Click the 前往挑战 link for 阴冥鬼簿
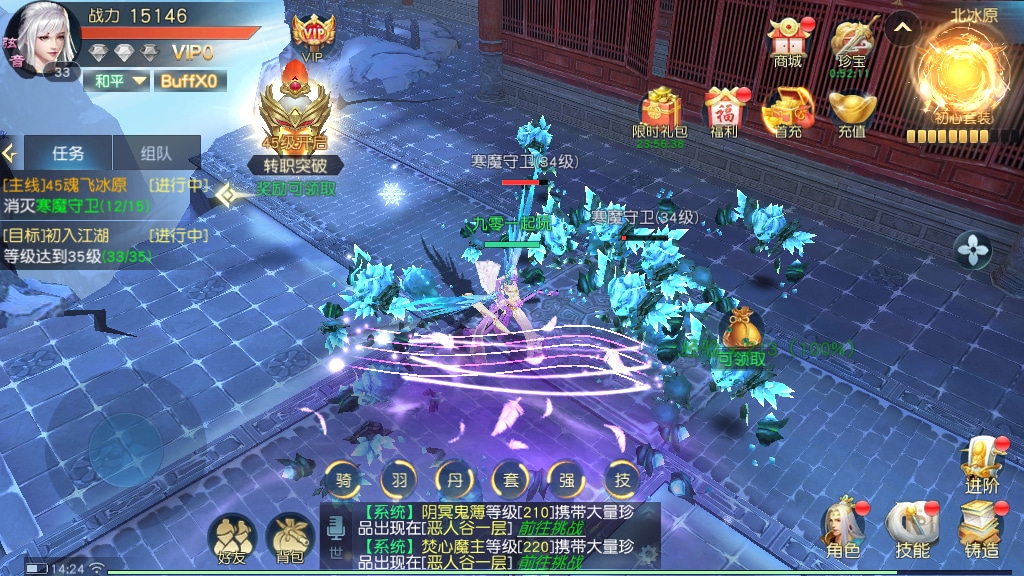 (549, 528)
